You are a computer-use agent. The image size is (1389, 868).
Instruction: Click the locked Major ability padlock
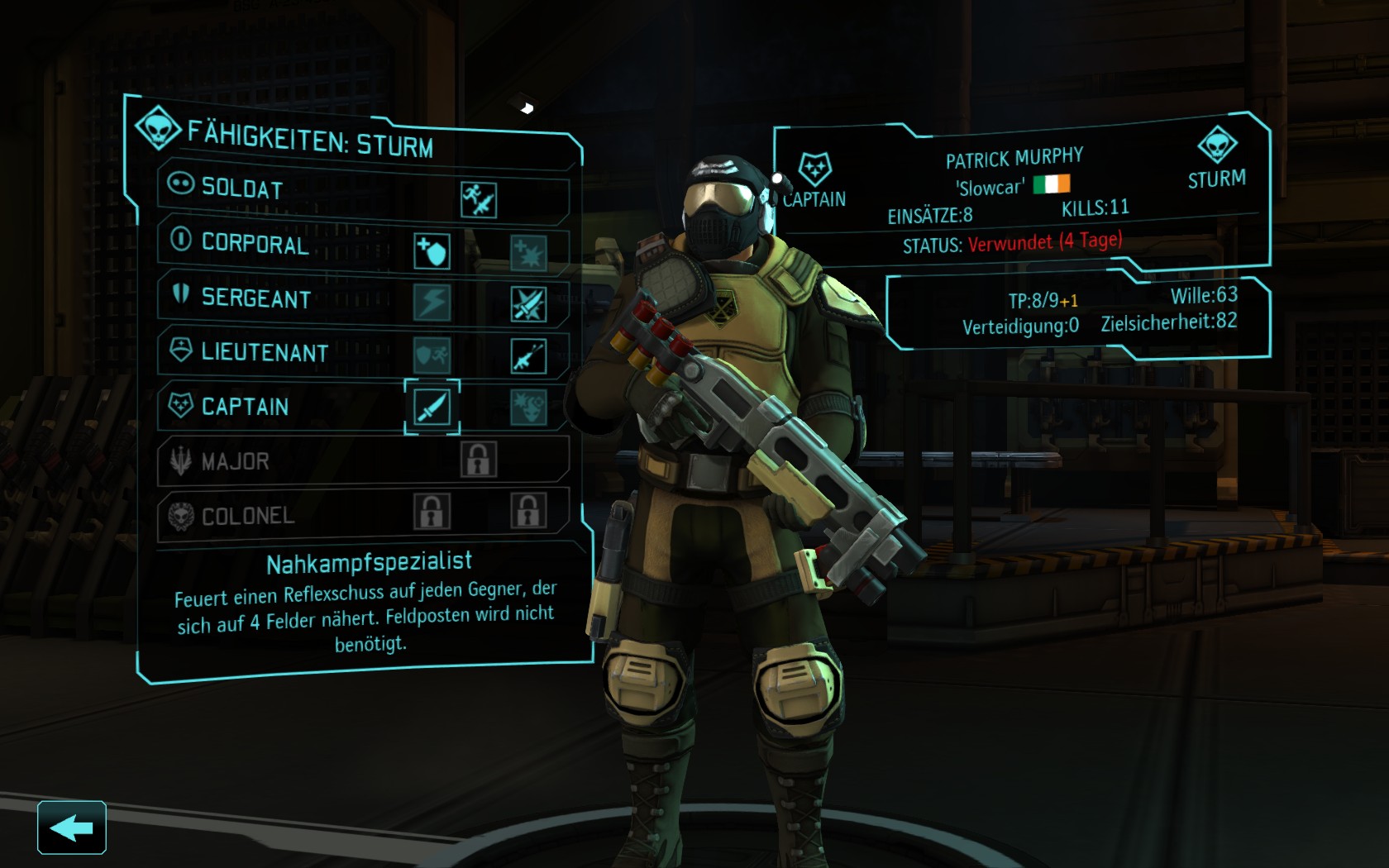point(479,460)
